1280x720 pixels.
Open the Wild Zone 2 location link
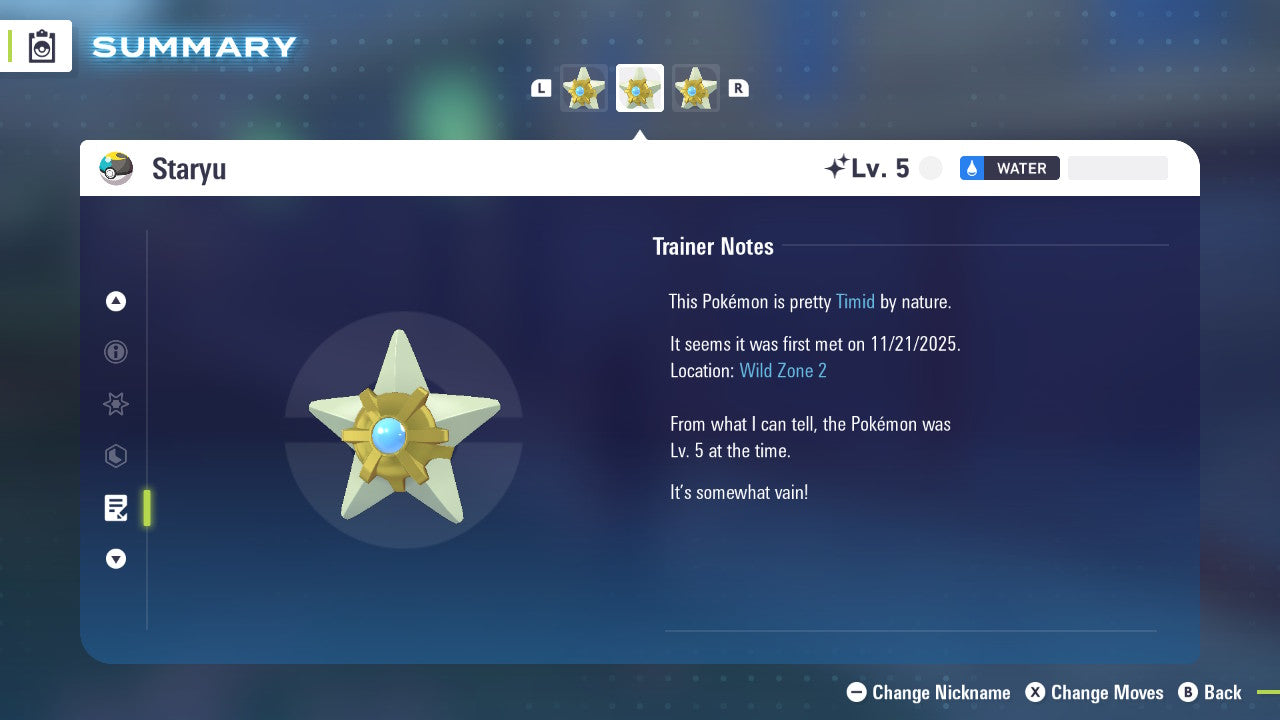tap(783, 370)
